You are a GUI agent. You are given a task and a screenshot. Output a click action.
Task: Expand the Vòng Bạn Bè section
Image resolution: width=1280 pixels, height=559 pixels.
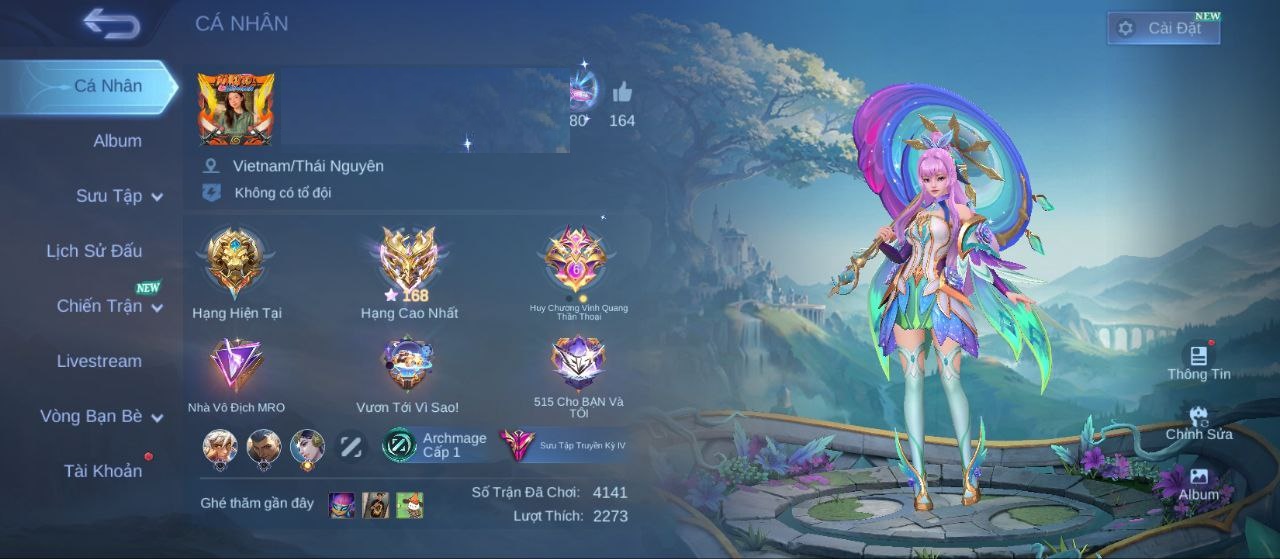point(100,416)
